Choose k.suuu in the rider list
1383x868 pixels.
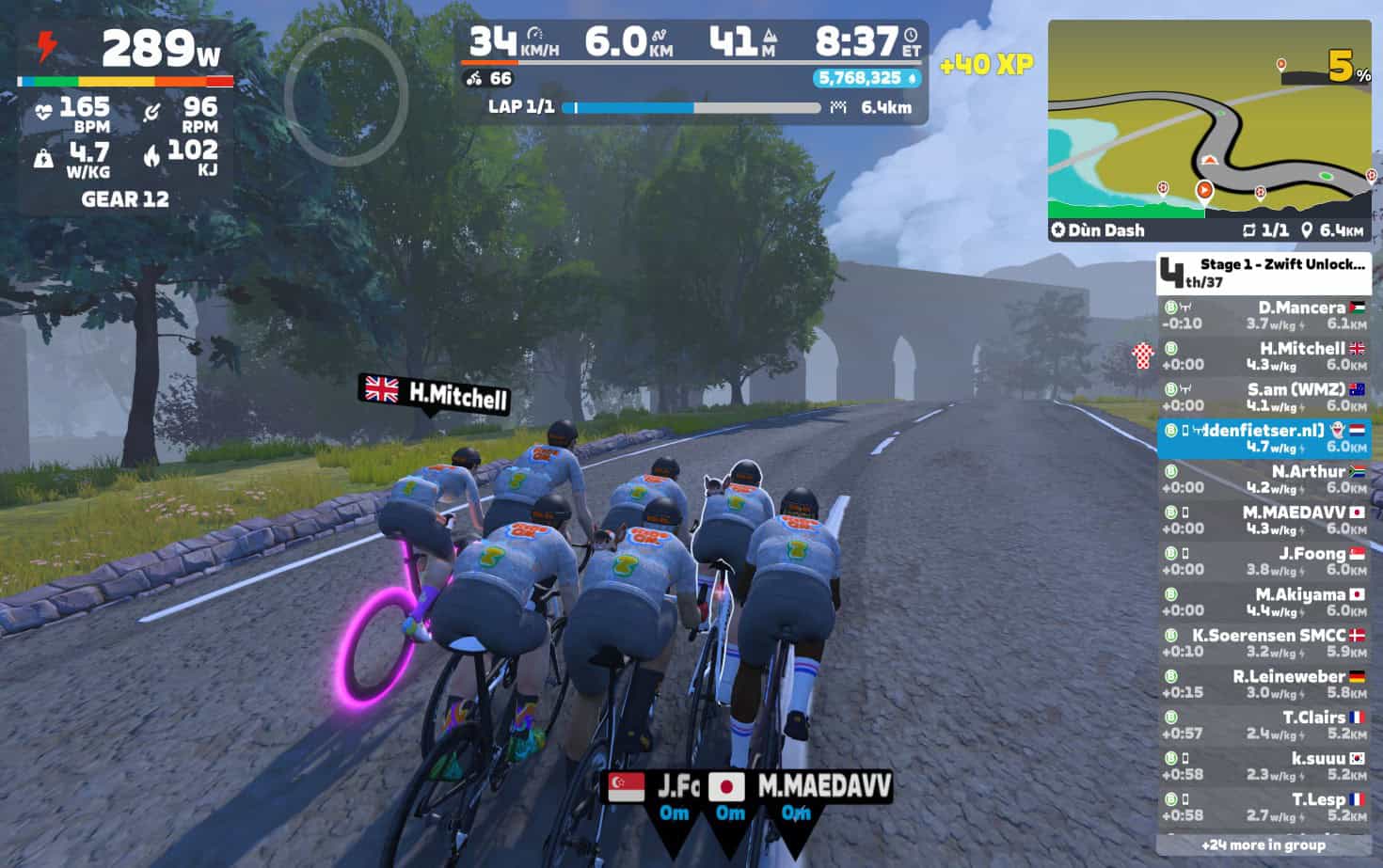[1263, 765]
